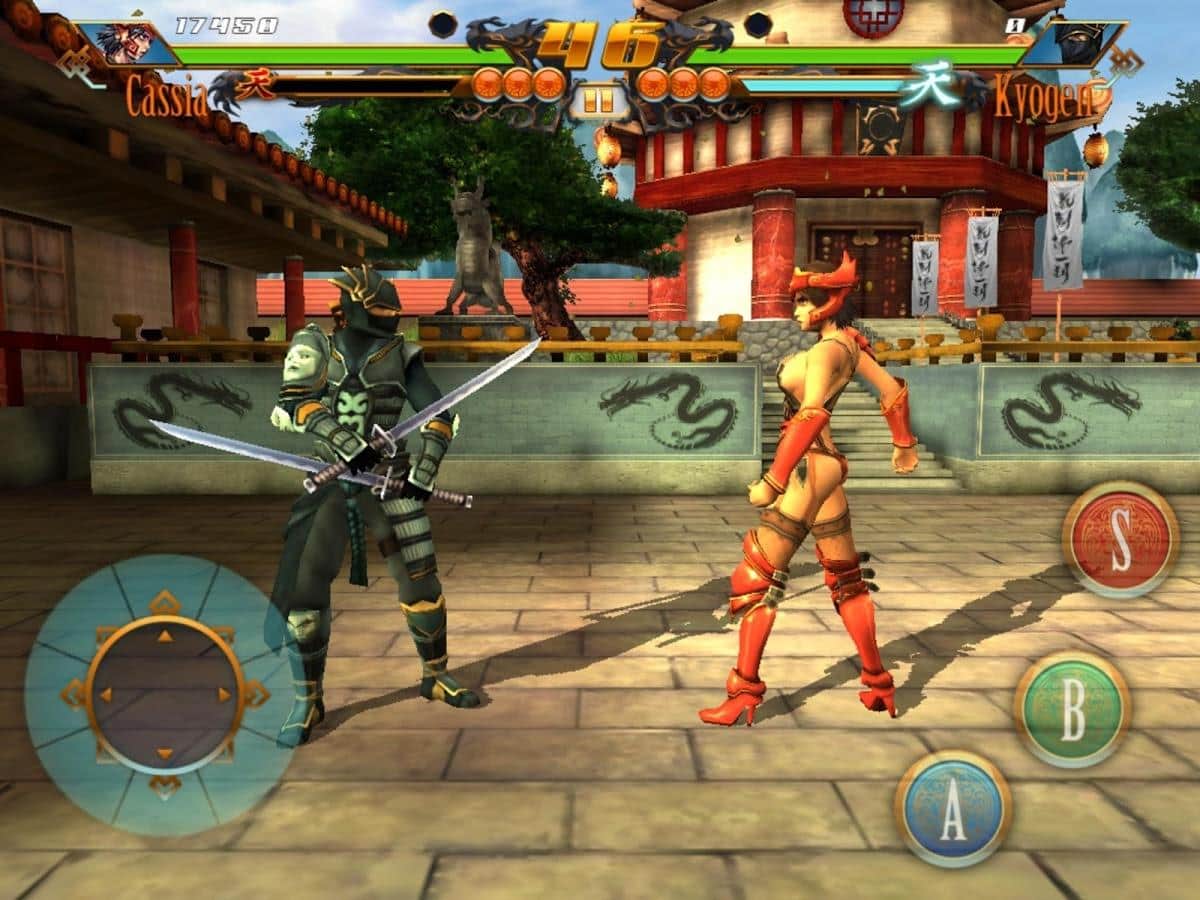Tap the red S attack button
Viewport: 1200px width, 900px height.
(1120, 539)
